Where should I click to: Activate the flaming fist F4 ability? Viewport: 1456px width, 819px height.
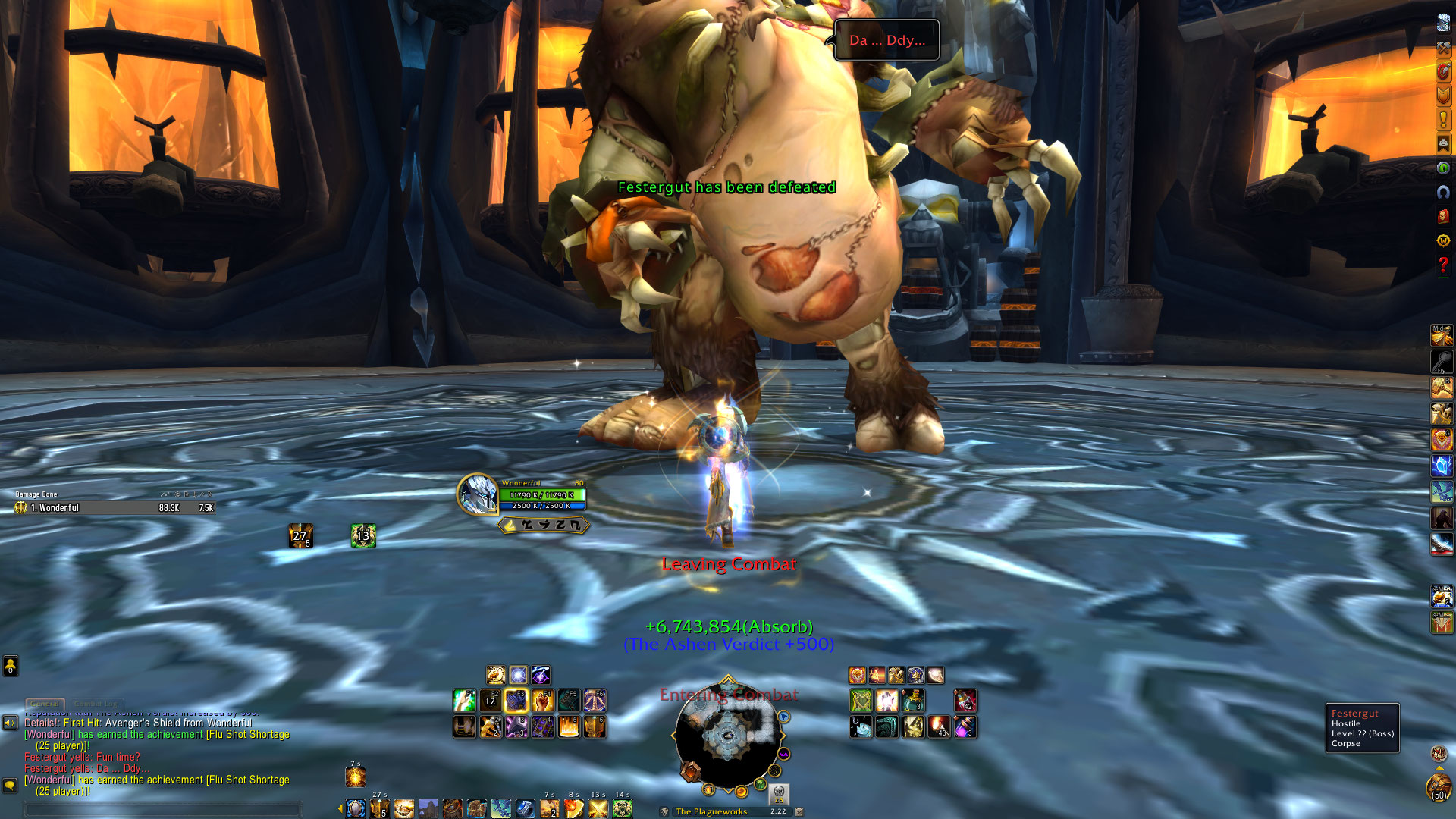click(x=542, y=701)
